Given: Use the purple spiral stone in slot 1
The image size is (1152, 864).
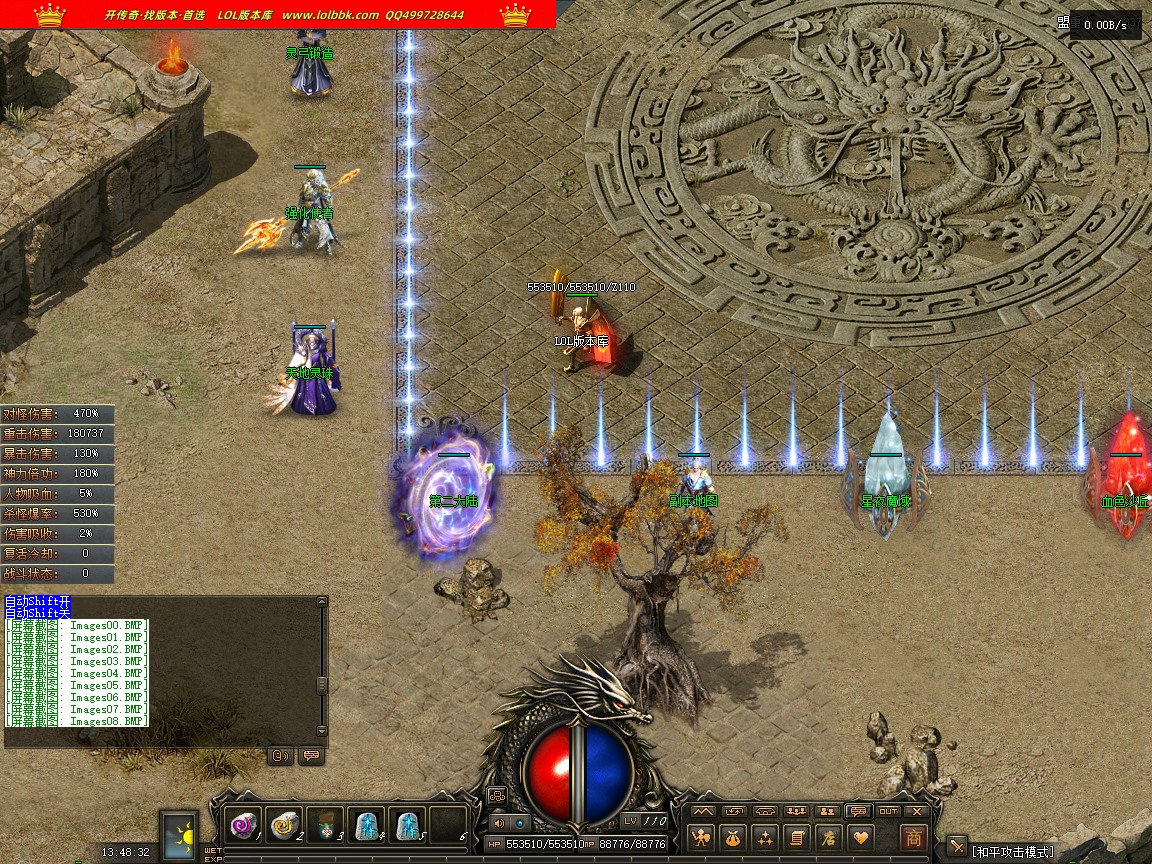Looking at the screenshot, I should pyautogui.click(x=243, y=825).
